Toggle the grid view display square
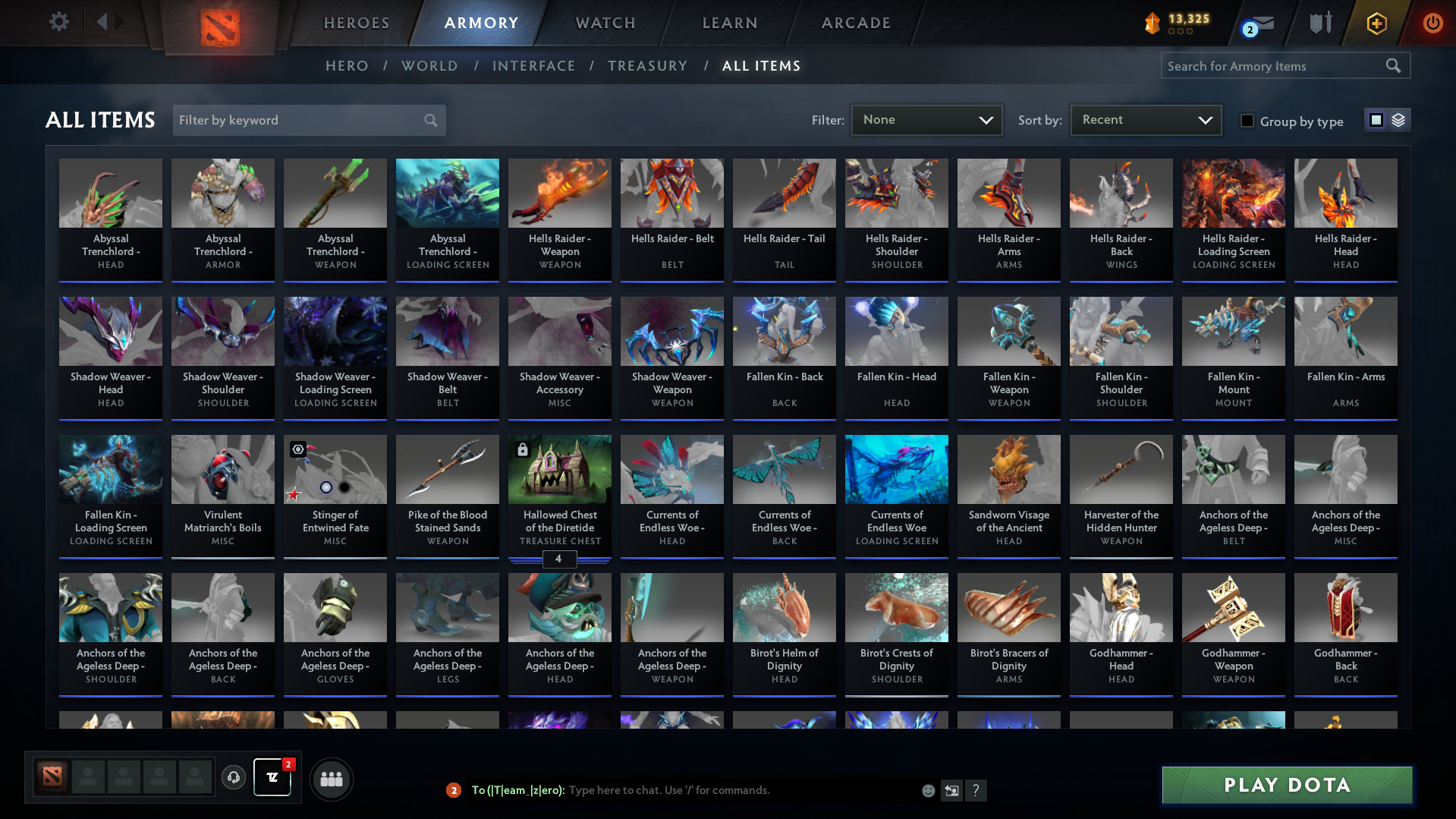Viewport: 1456px width, 819px height. coord(1376,120)
